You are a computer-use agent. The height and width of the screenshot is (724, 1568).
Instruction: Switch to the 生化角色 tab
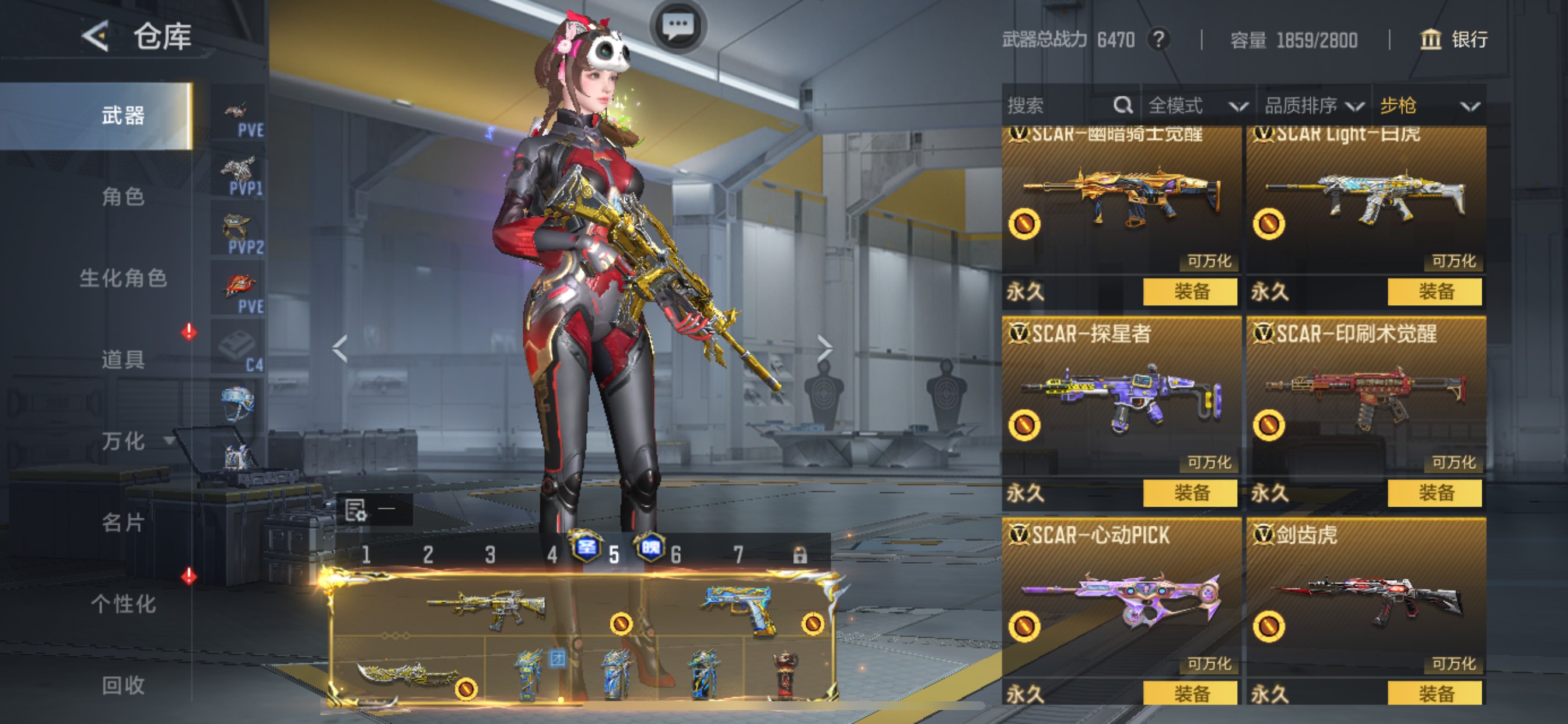point(123,279)
